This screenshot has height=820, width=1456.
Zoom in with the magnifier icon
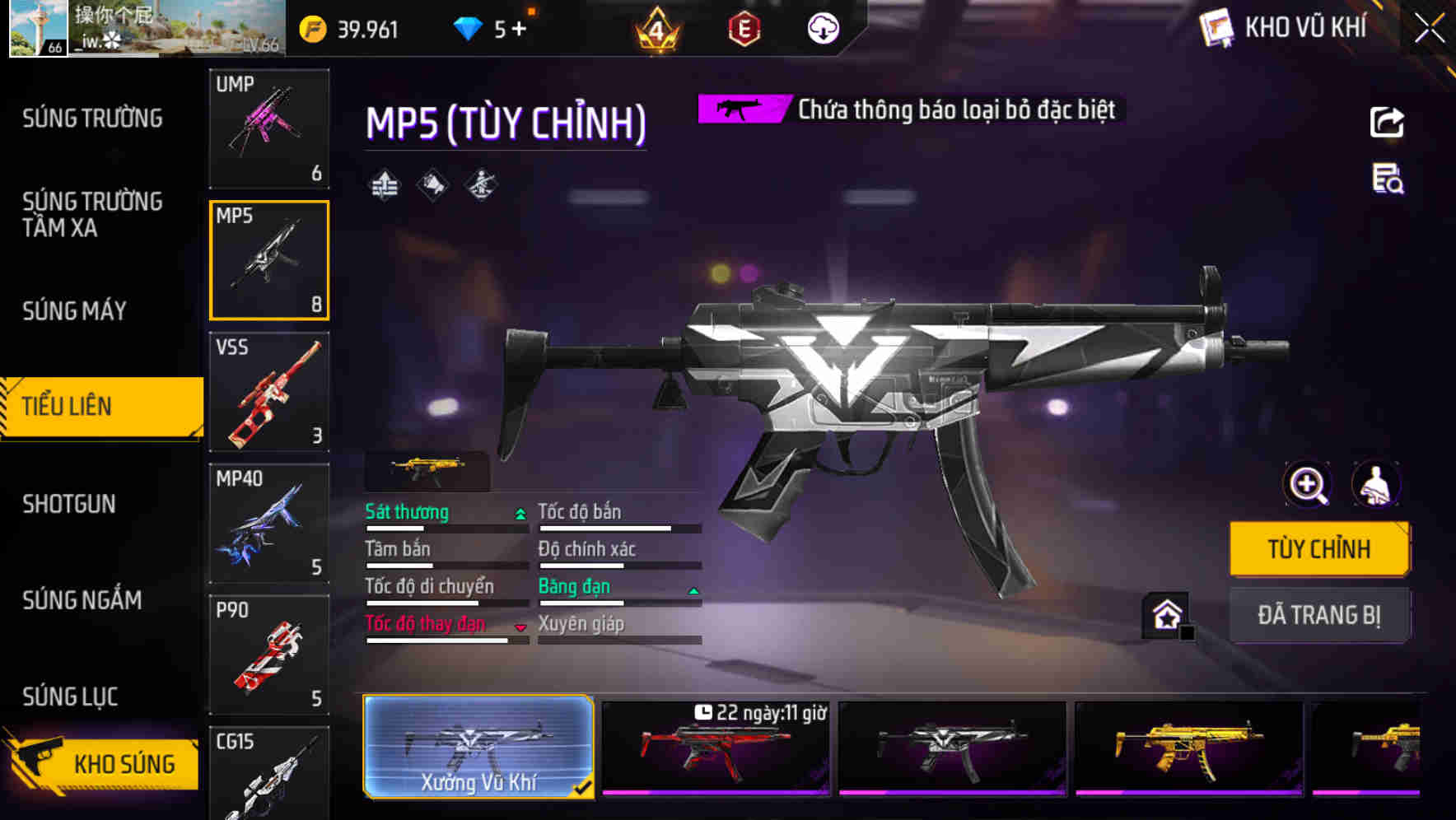click(1308, 484)
